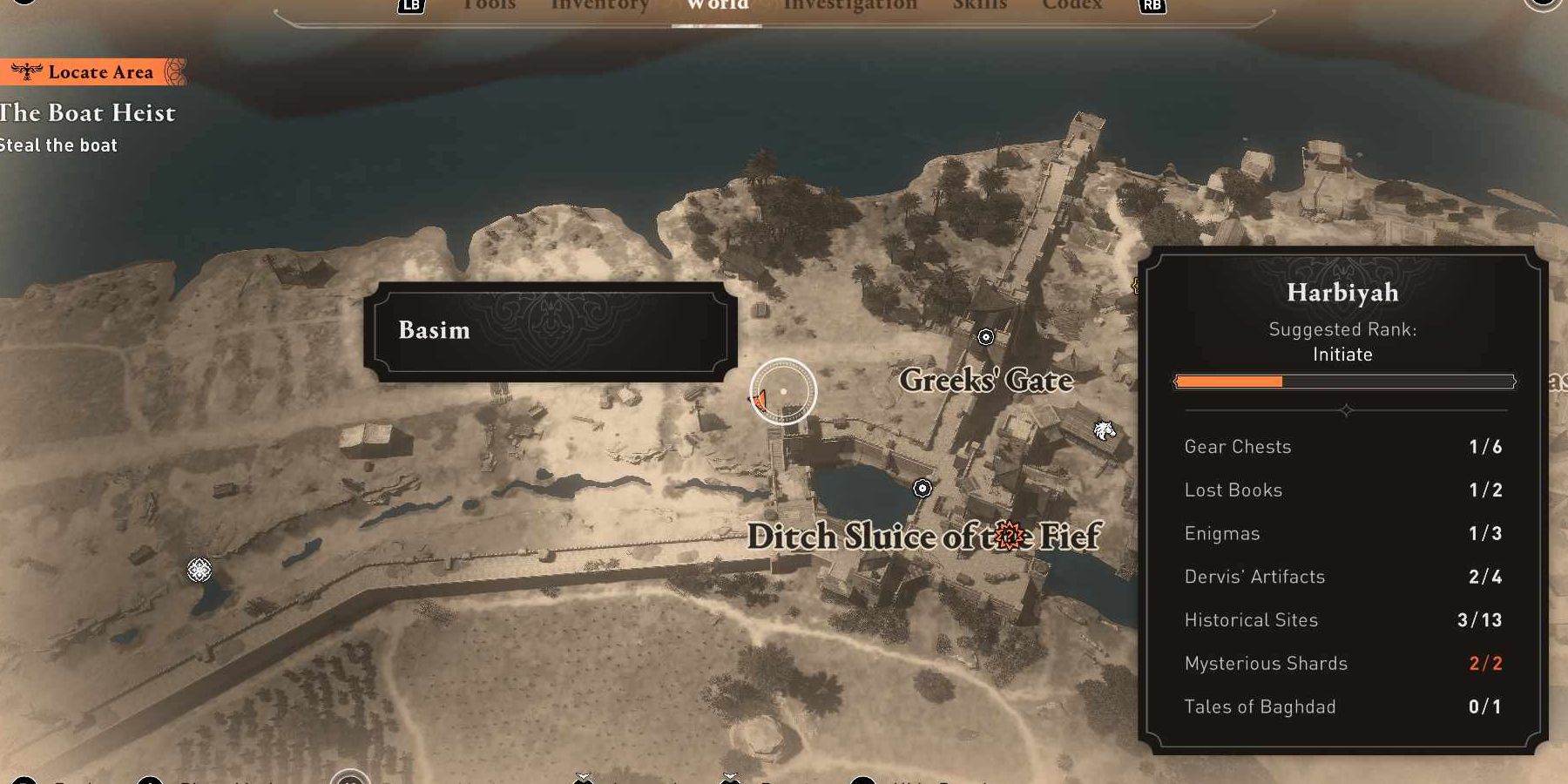Click the Mysterious Shards 2/2 entry

1265,663
